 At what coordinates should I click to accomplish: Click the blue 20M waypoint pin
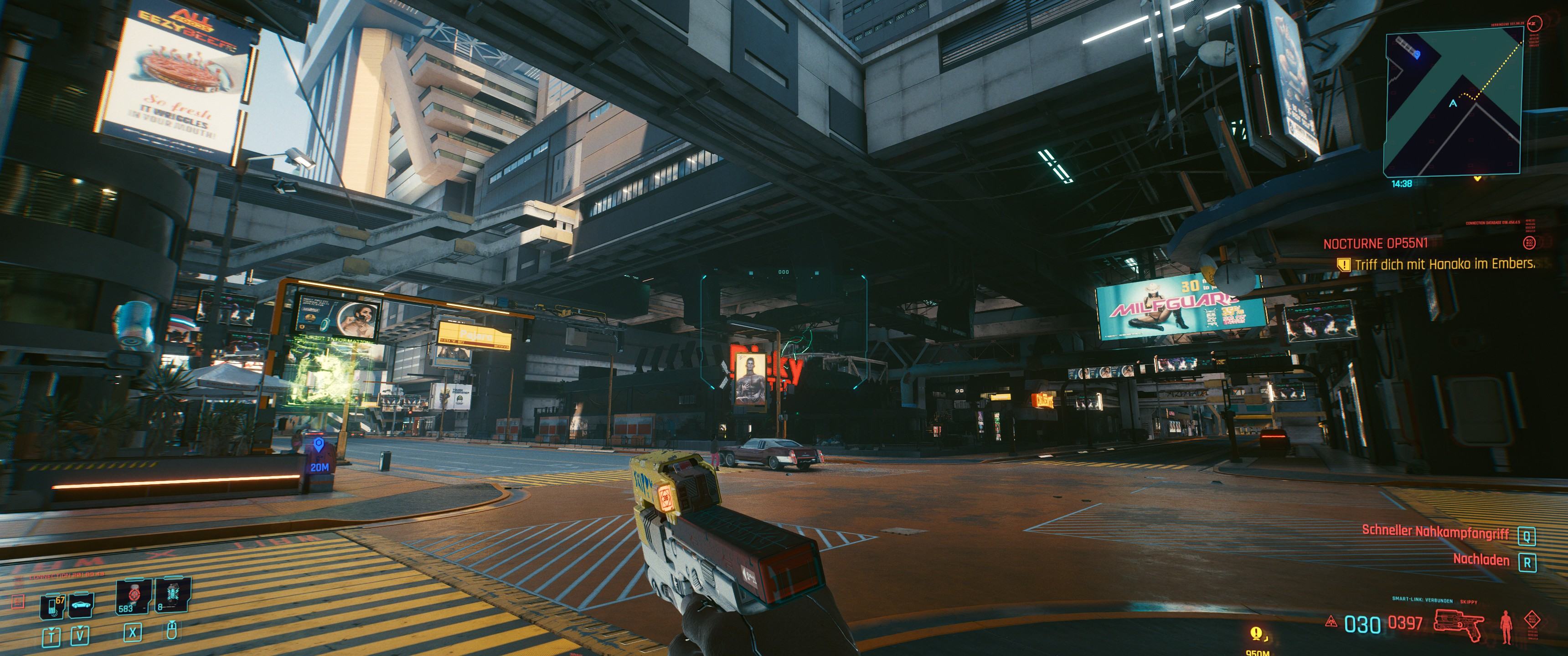point(318,444)
